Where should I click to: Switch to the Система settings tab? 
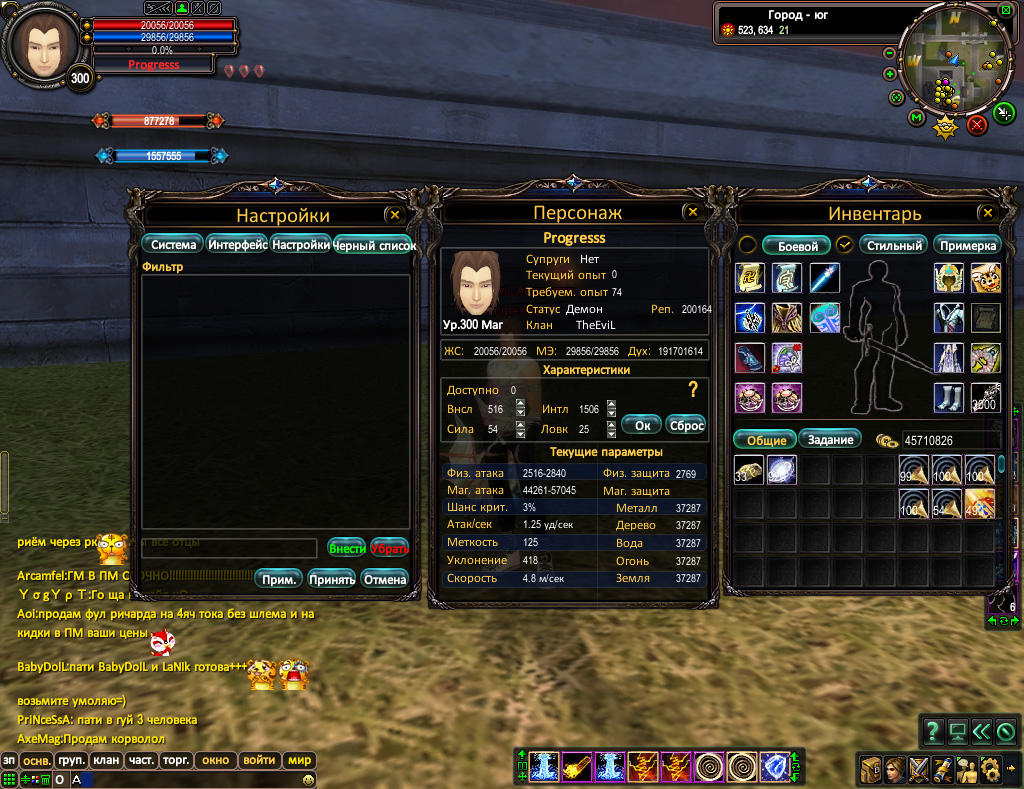[172, 244]
